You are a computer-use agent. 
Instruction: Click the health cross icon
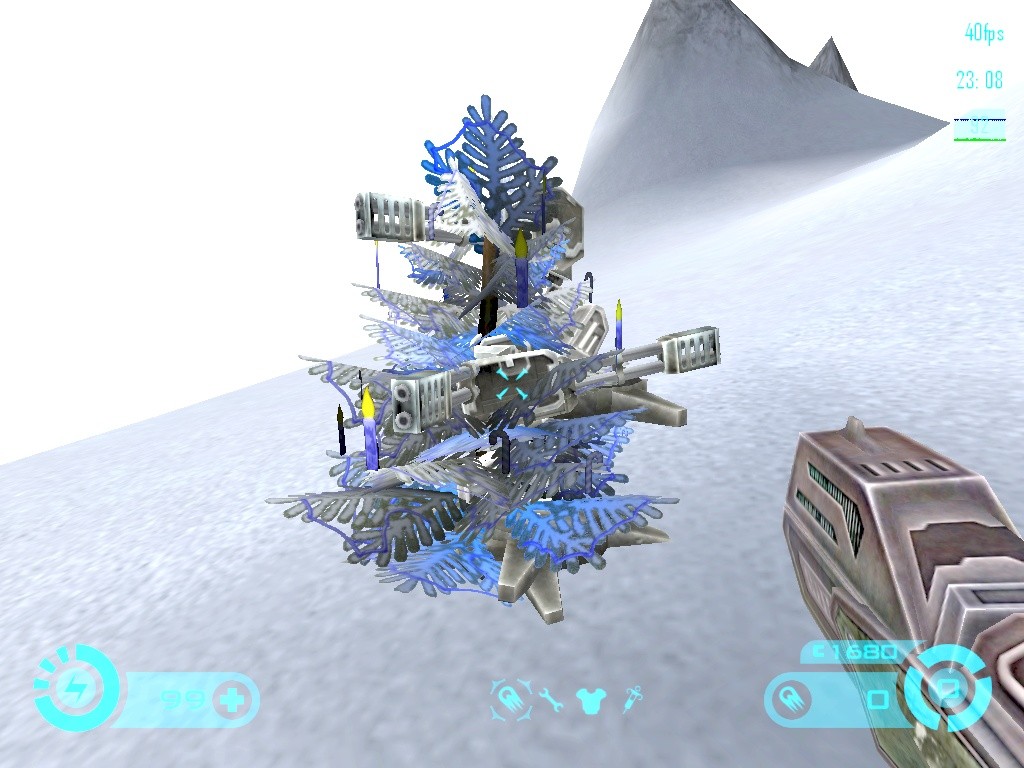click(233, 699)
